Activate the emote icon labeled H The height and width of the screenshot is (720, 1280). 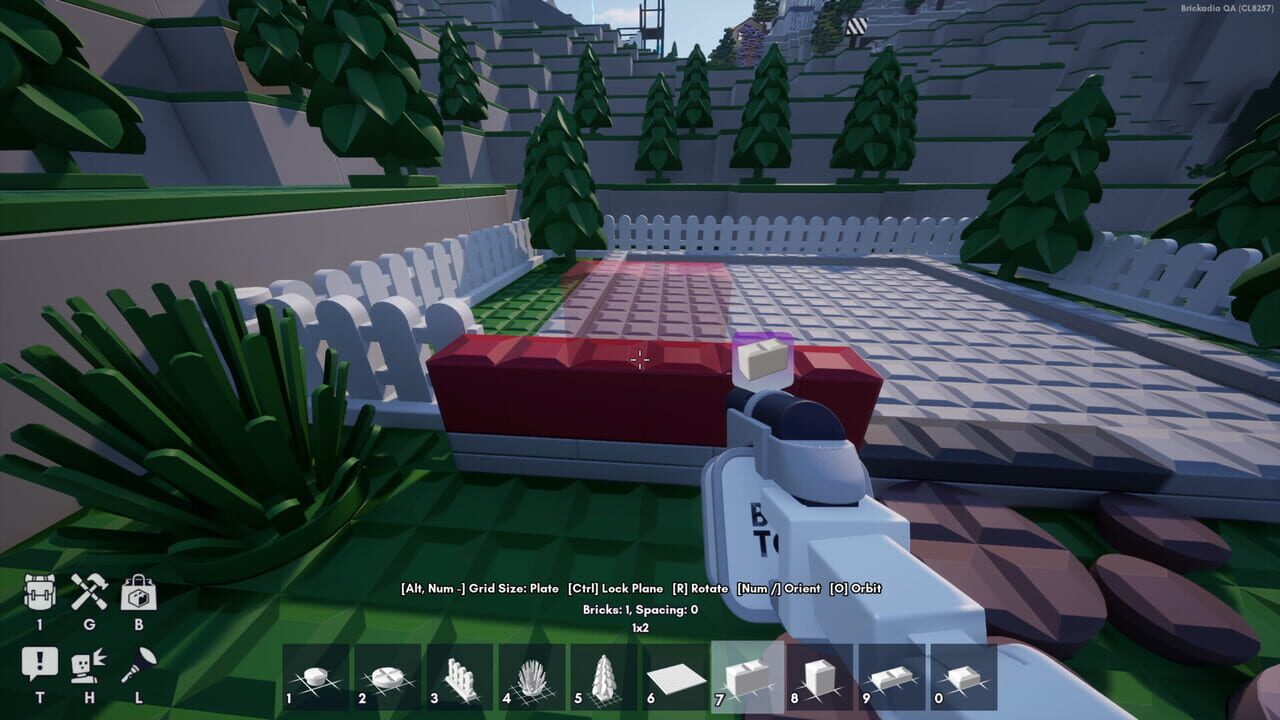click(88, 665)
